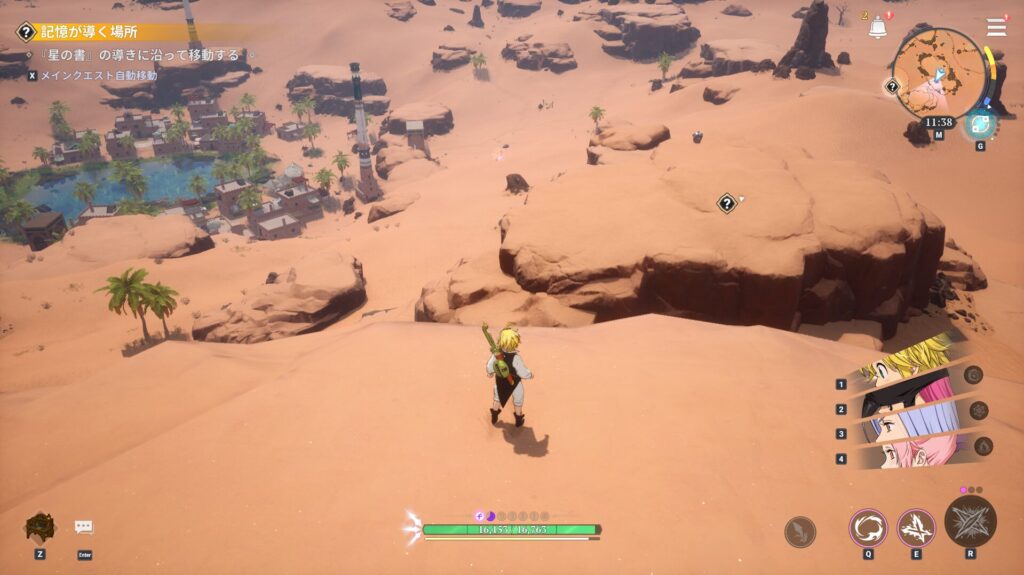
Task: Activate the jagged burst skill
Action: point(916,528)
